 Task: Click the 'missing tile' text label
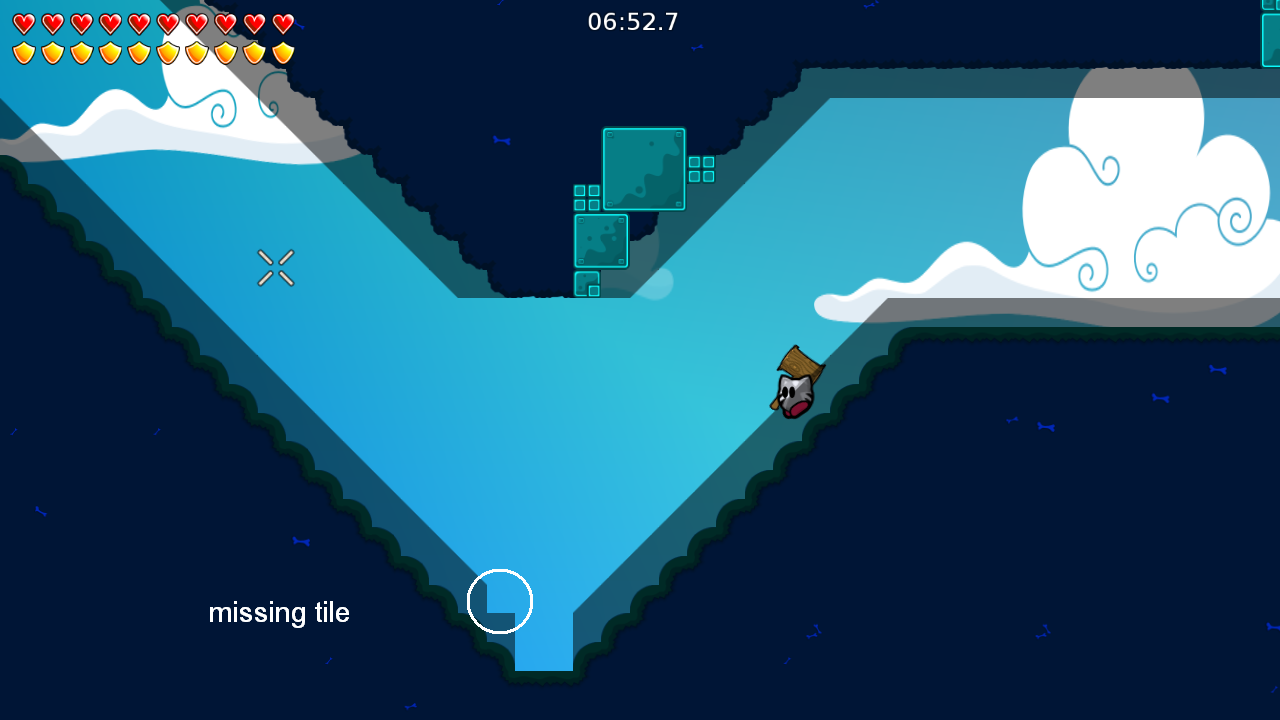tap(279, 612)
